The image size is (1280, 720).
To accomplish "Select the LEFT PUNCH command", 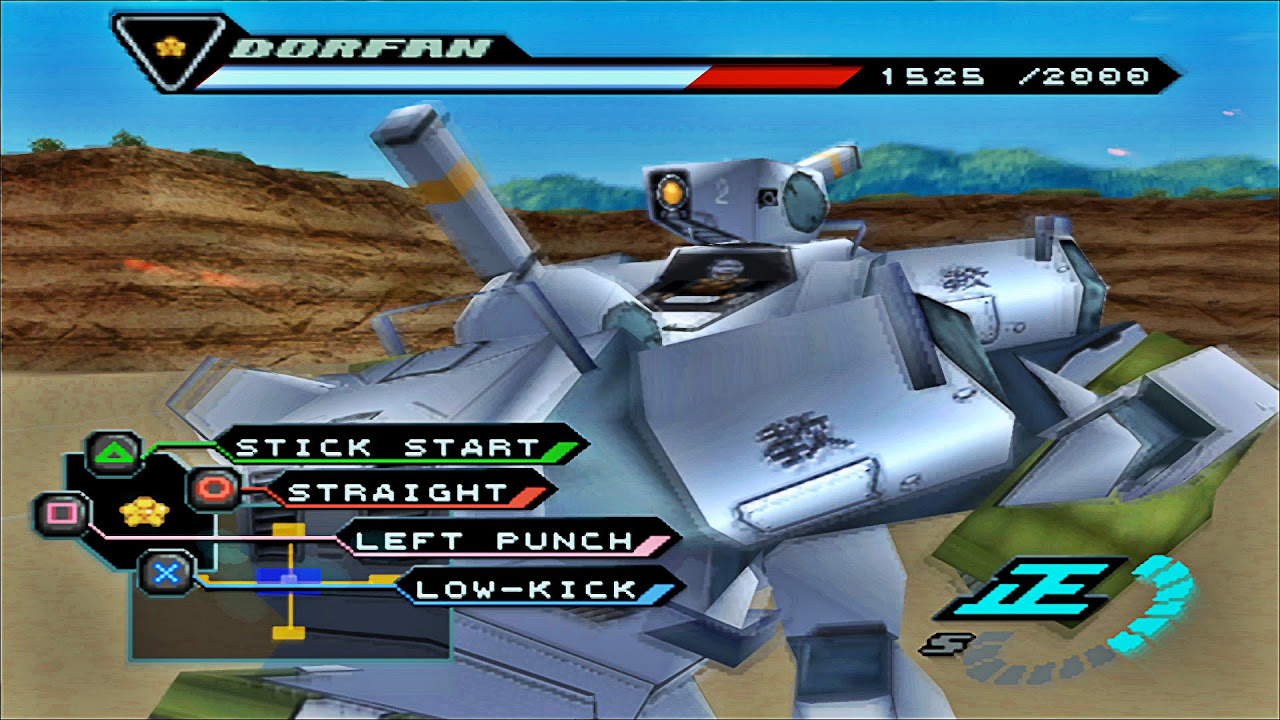I will point(496,541).
